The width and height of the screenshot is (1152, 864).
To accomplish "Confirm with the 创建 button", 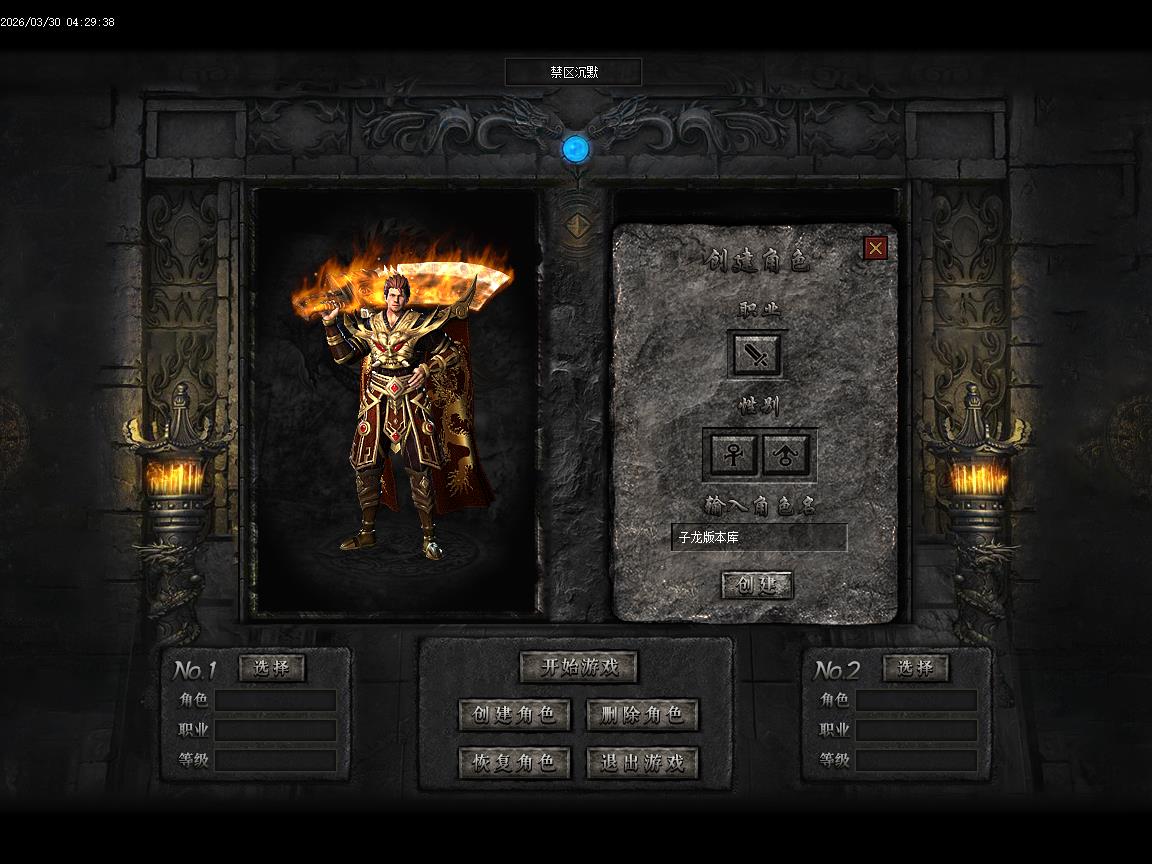I will coord(757,585).
